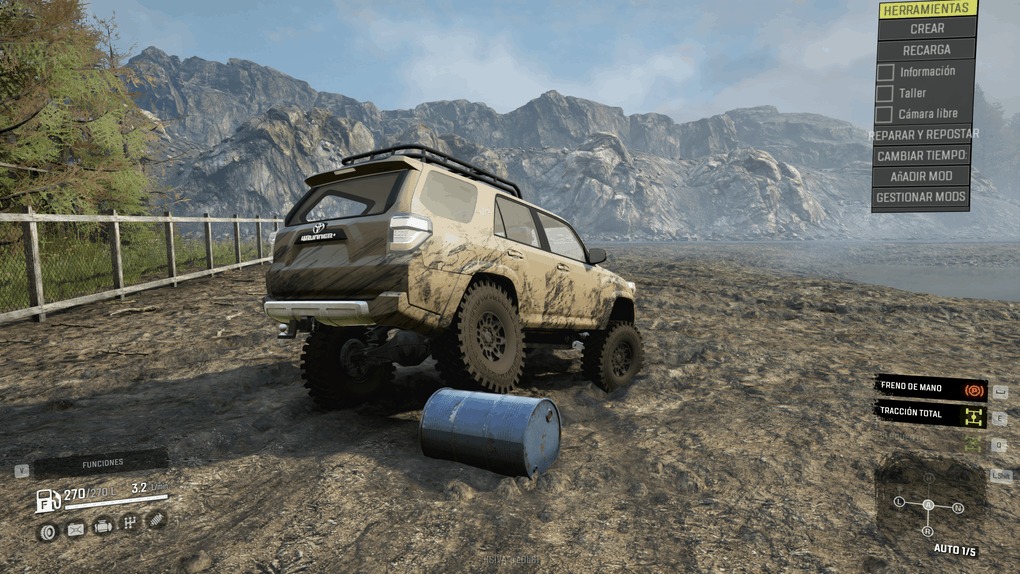This screenshot has width=1020, height=574.
Task: Enable the Taller checkbox
Action: pyautogui.click(x=885, y=93)
